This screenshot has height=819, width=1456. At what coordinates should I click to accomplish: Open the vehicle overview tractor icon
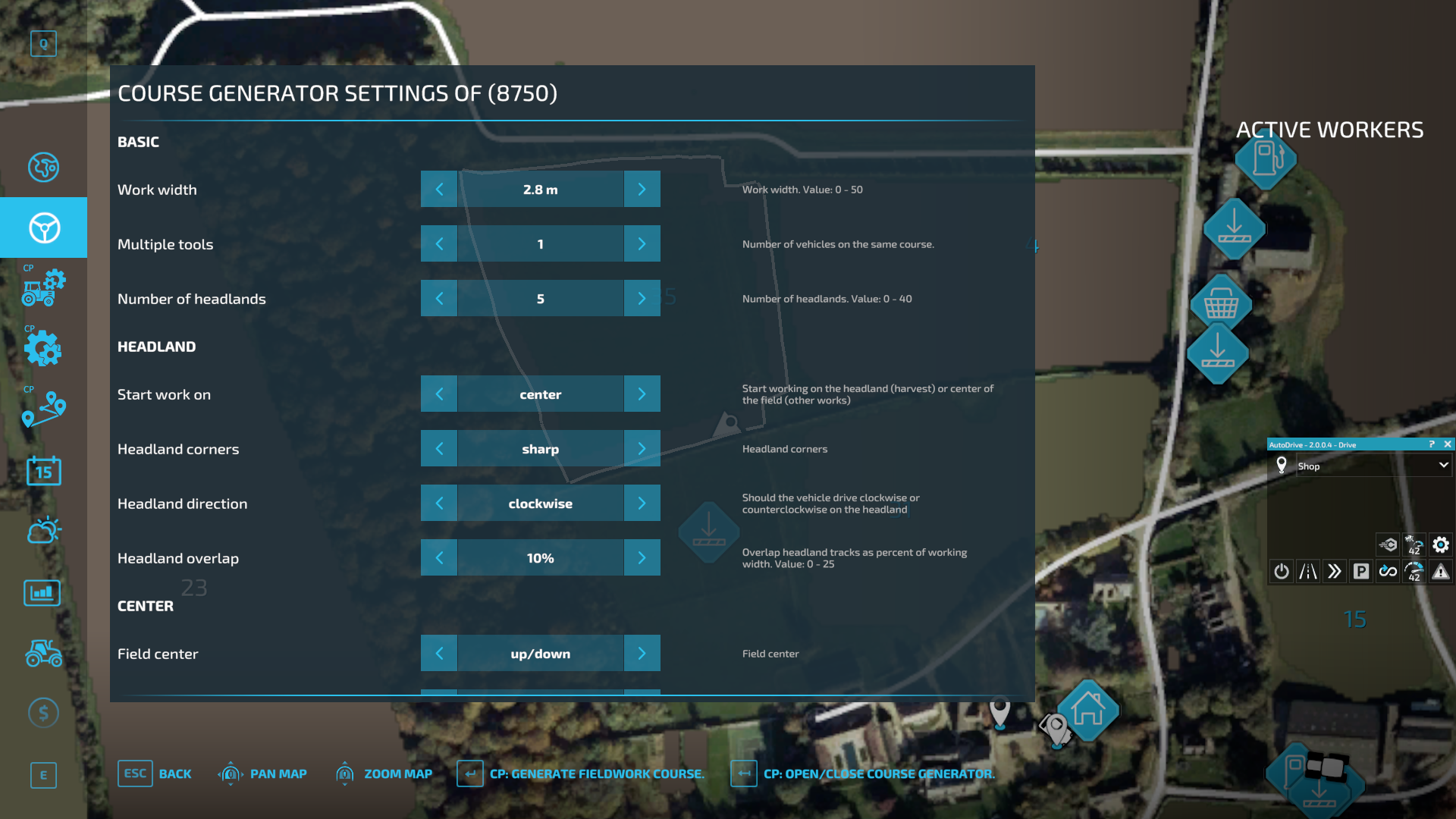click(x=43, y=652)
